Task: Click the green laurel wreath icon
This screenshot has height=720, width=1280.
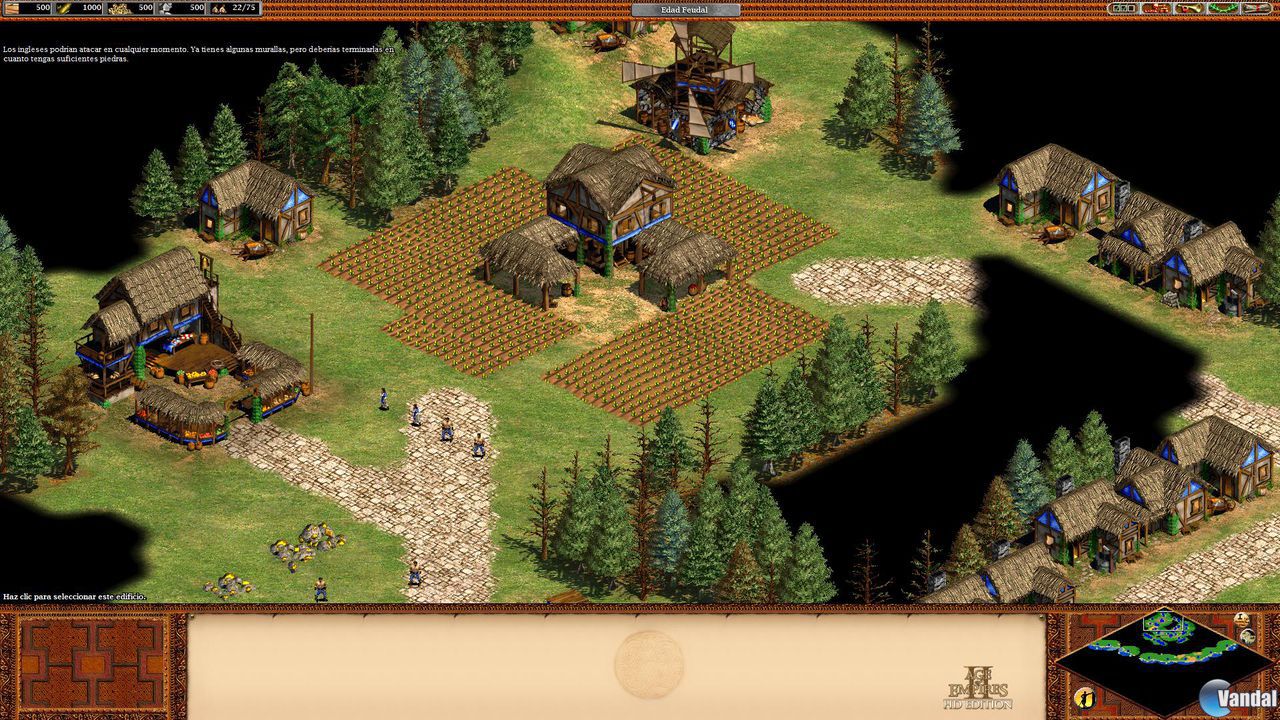Action: click(x=1220, y=9)
